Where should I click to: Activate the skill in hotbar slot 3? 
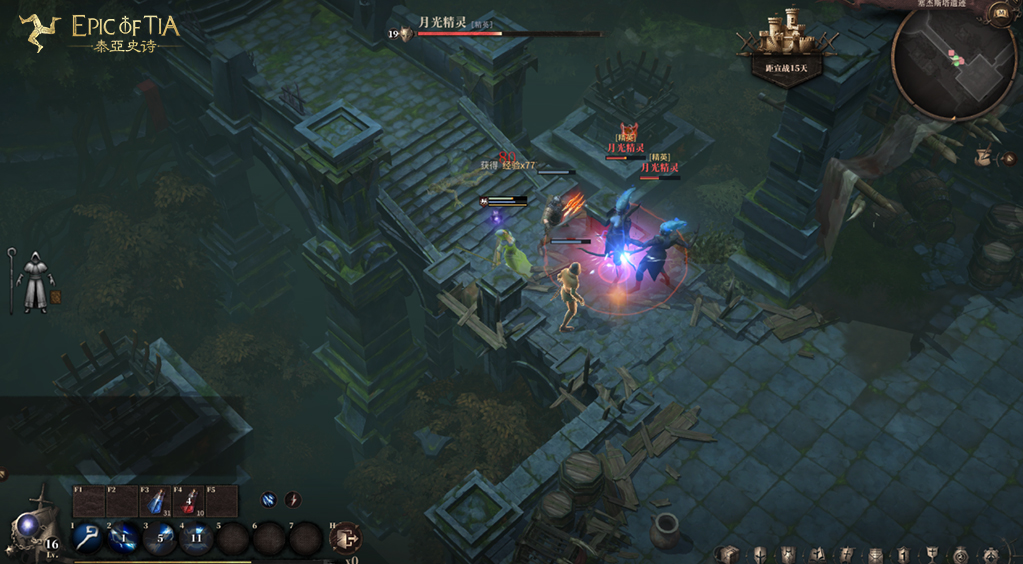pyautogui.click(x=160, y=538)
